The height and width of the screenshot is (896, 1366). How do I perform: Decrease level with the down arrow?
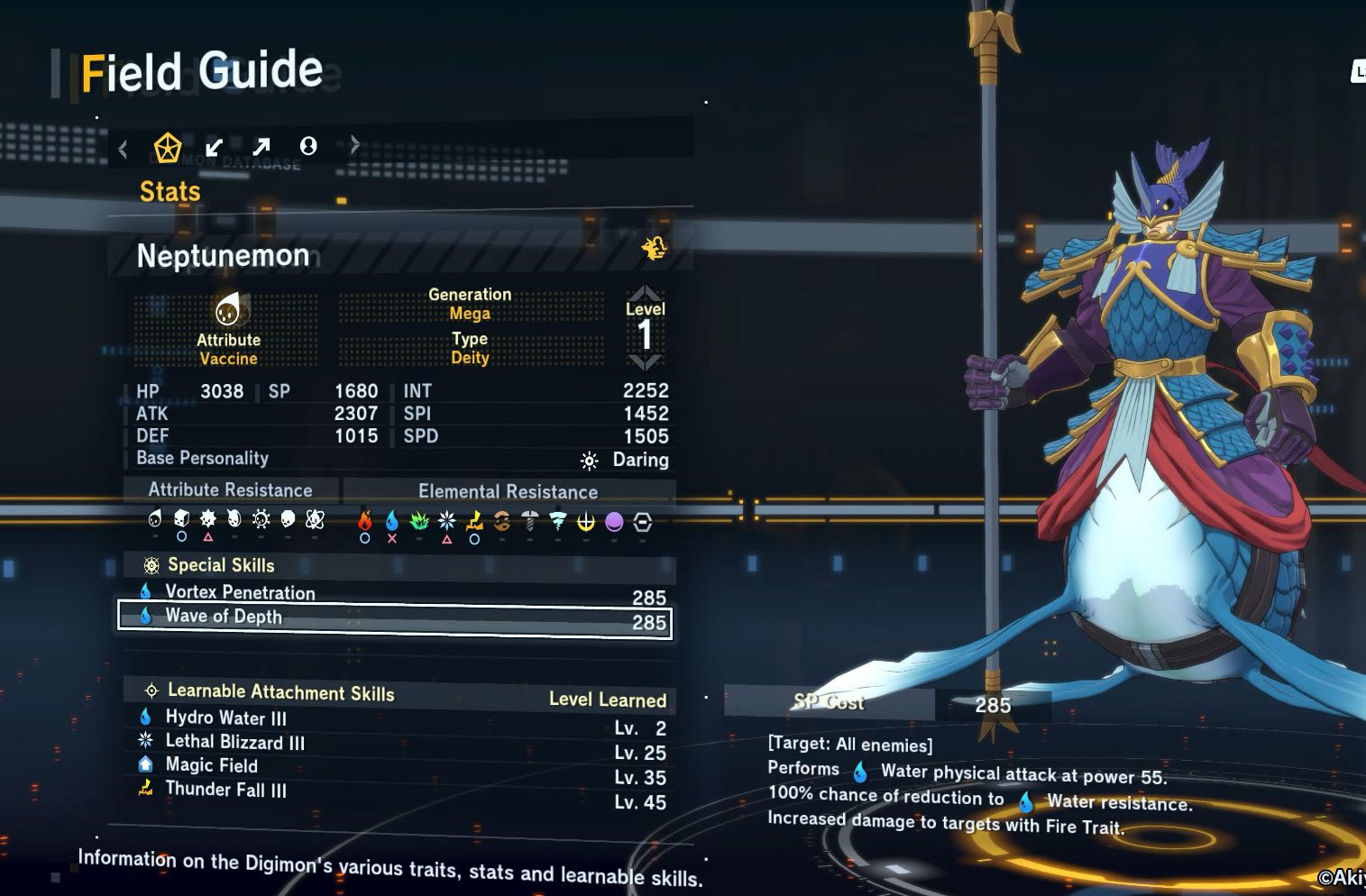point(645,362)
